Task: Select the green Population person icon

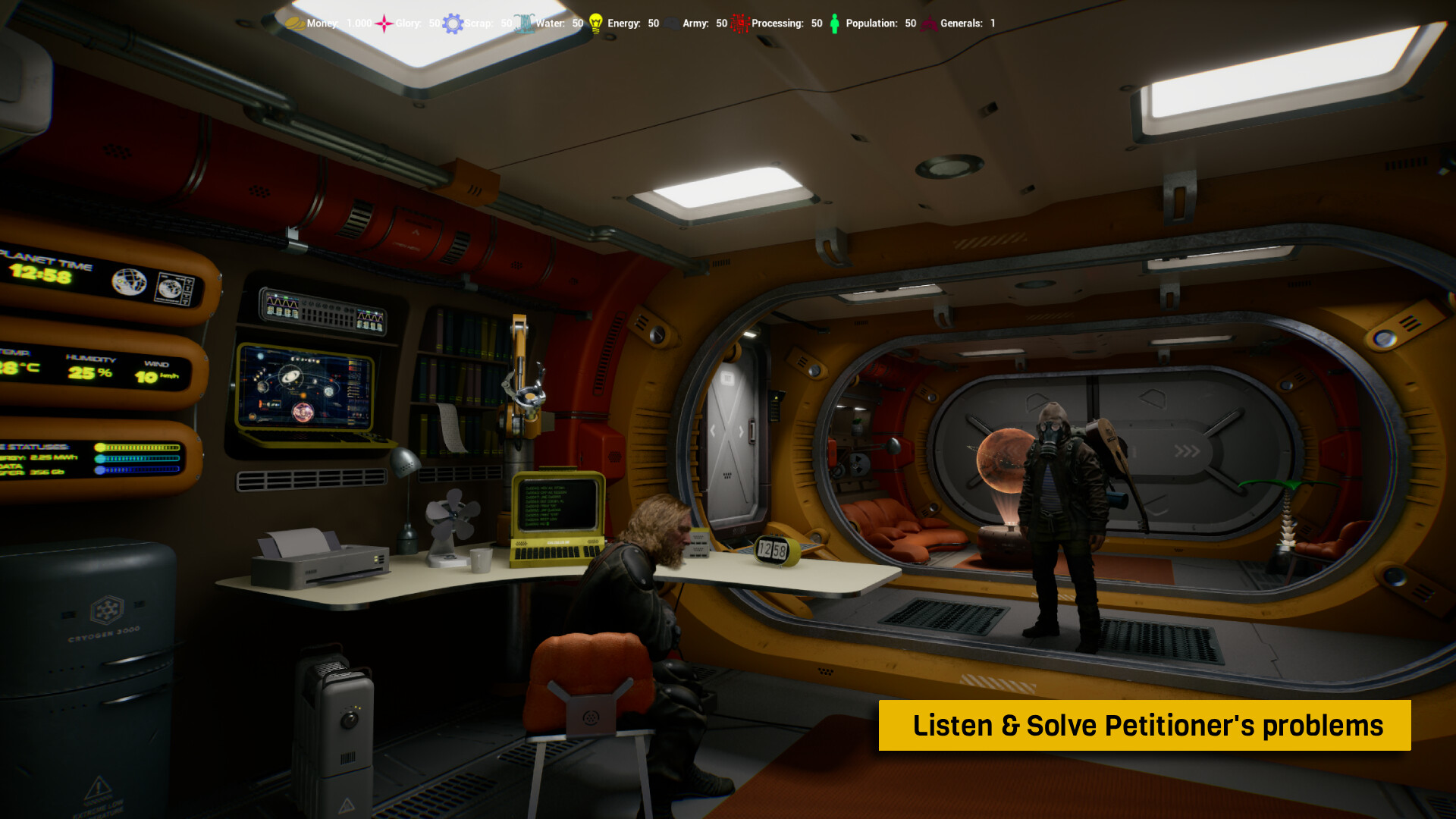Action: (x=834, y=24)
